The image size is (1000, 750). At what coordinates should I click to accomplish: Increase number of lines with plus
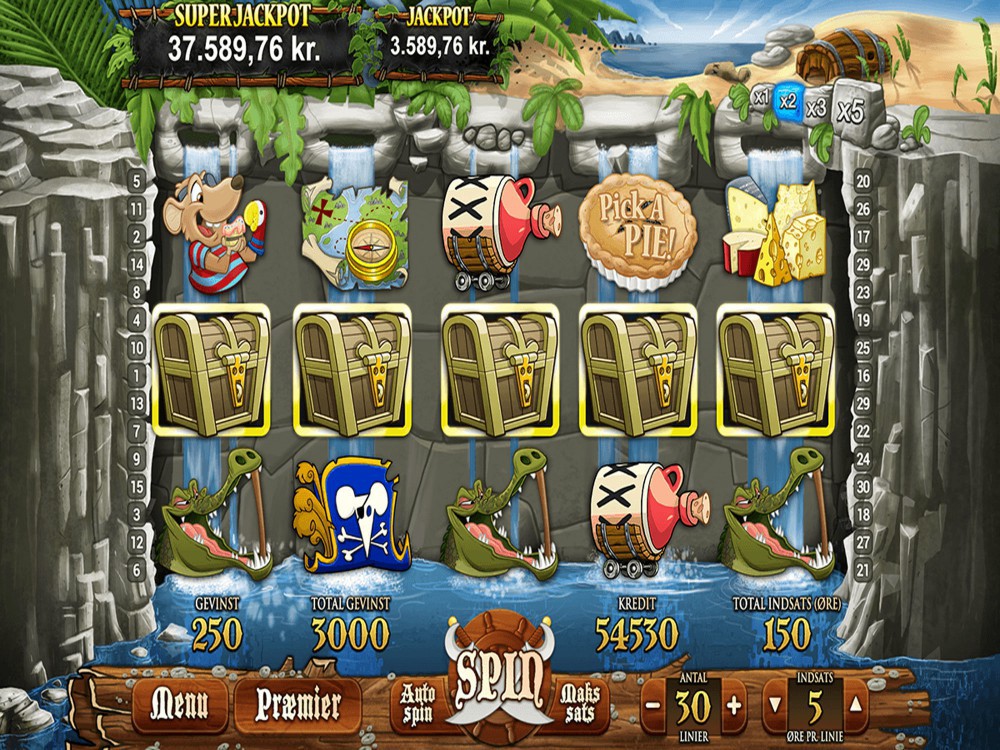point(734,705)
